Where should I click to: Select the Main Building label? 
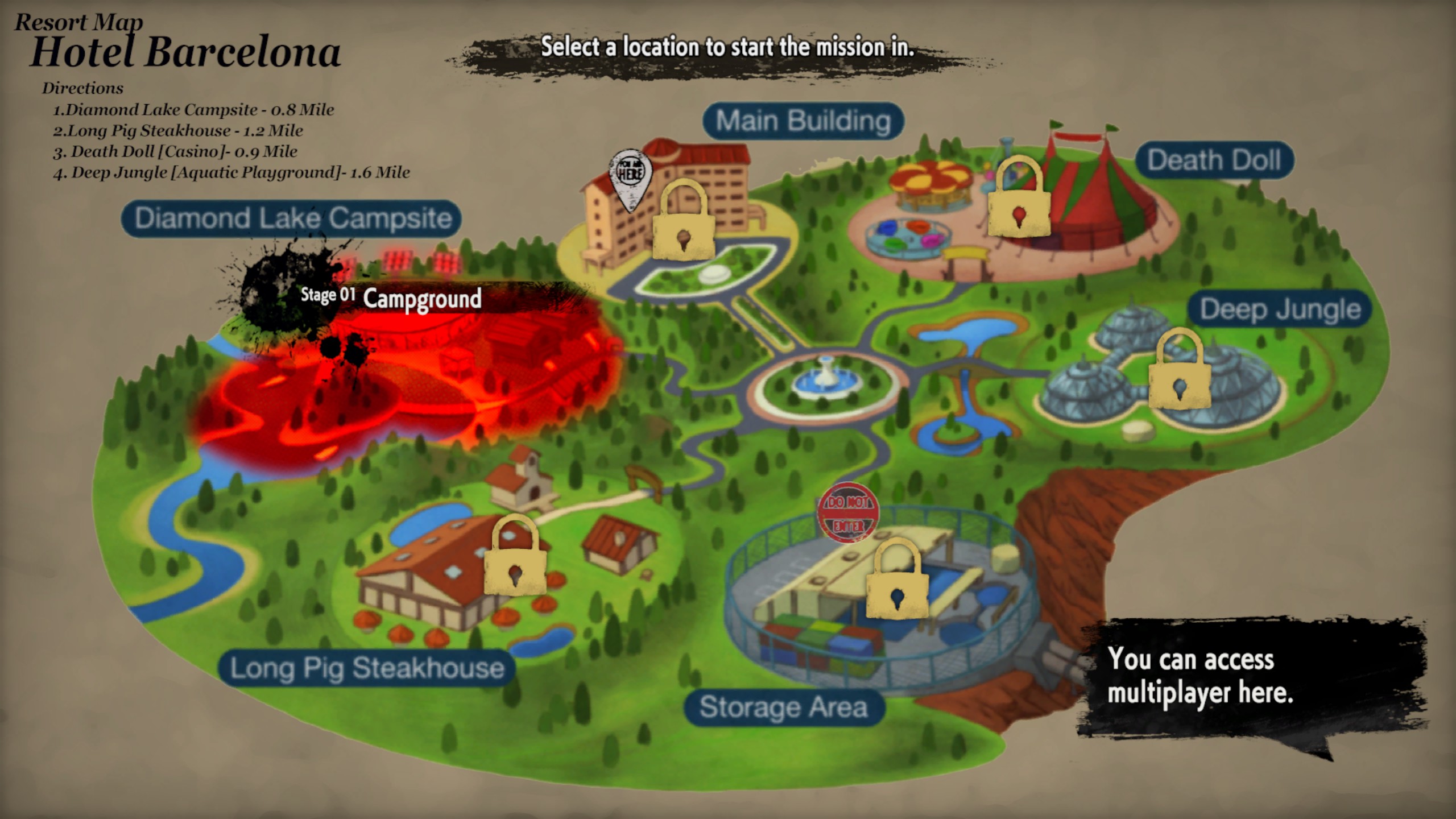(x=803, y=121)
